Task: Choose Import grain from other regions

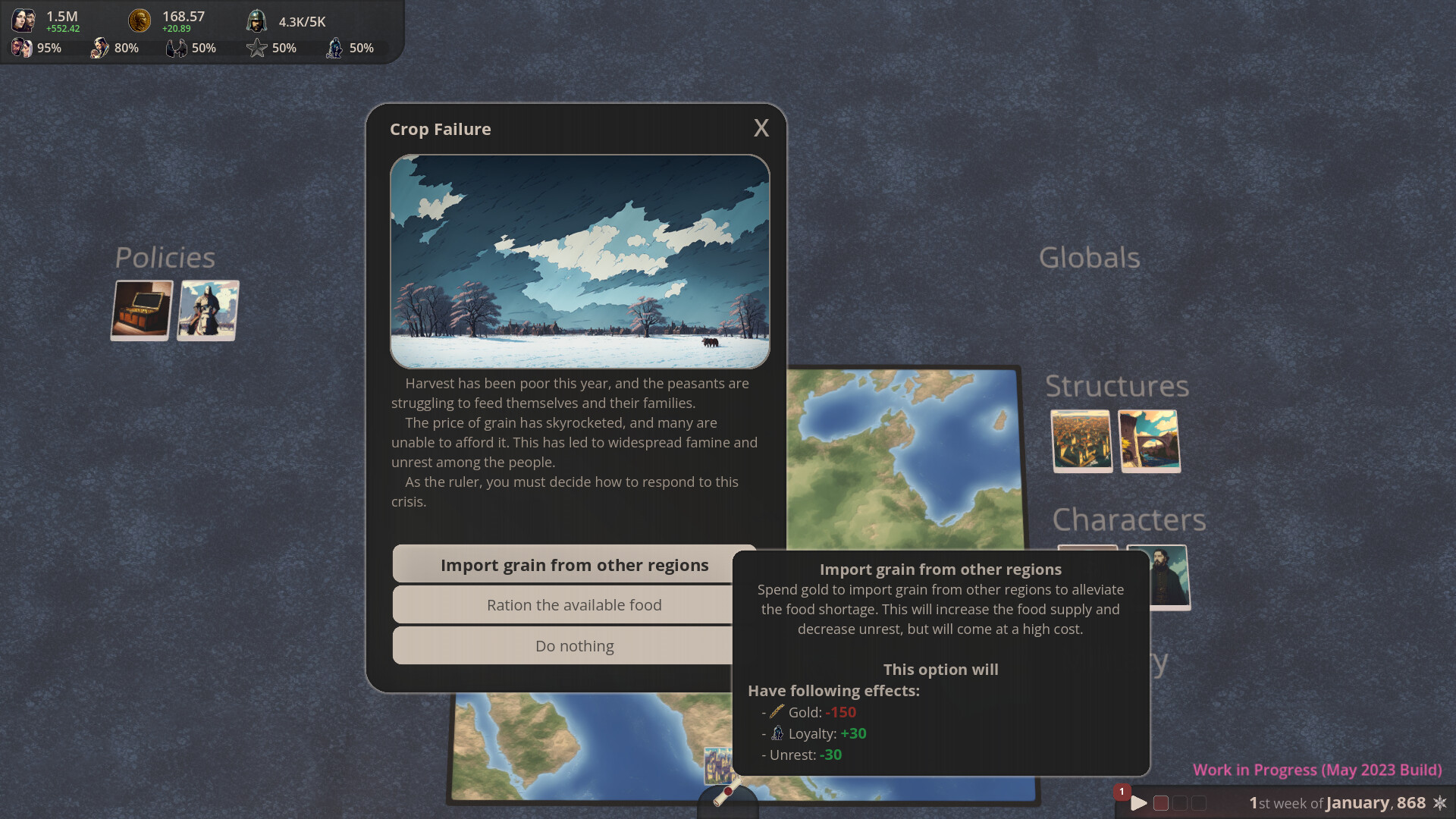Action: tap(575, 564)
